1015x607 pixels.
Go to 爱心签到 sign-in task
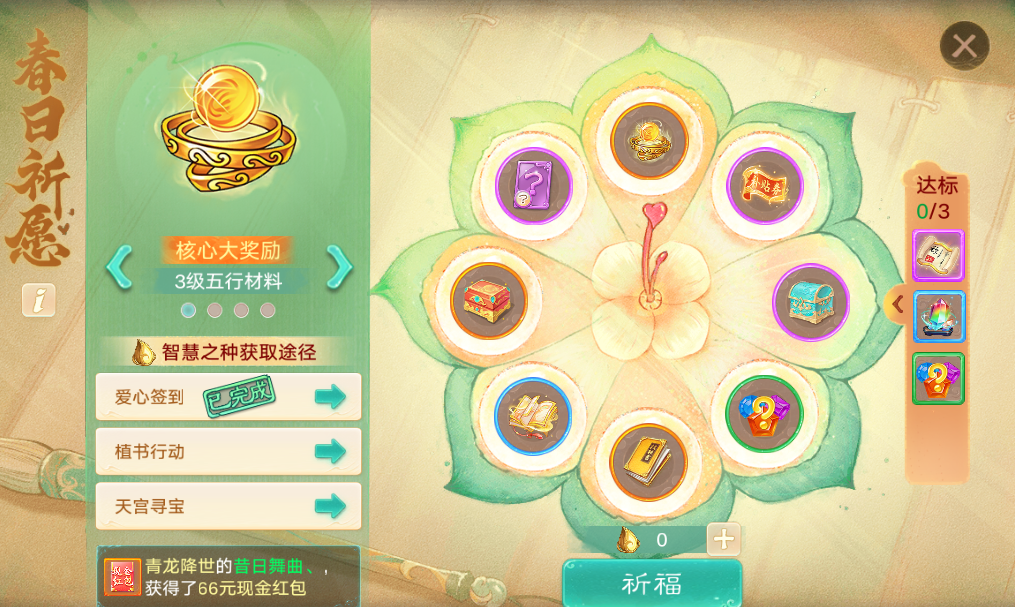tap(330, 397)
